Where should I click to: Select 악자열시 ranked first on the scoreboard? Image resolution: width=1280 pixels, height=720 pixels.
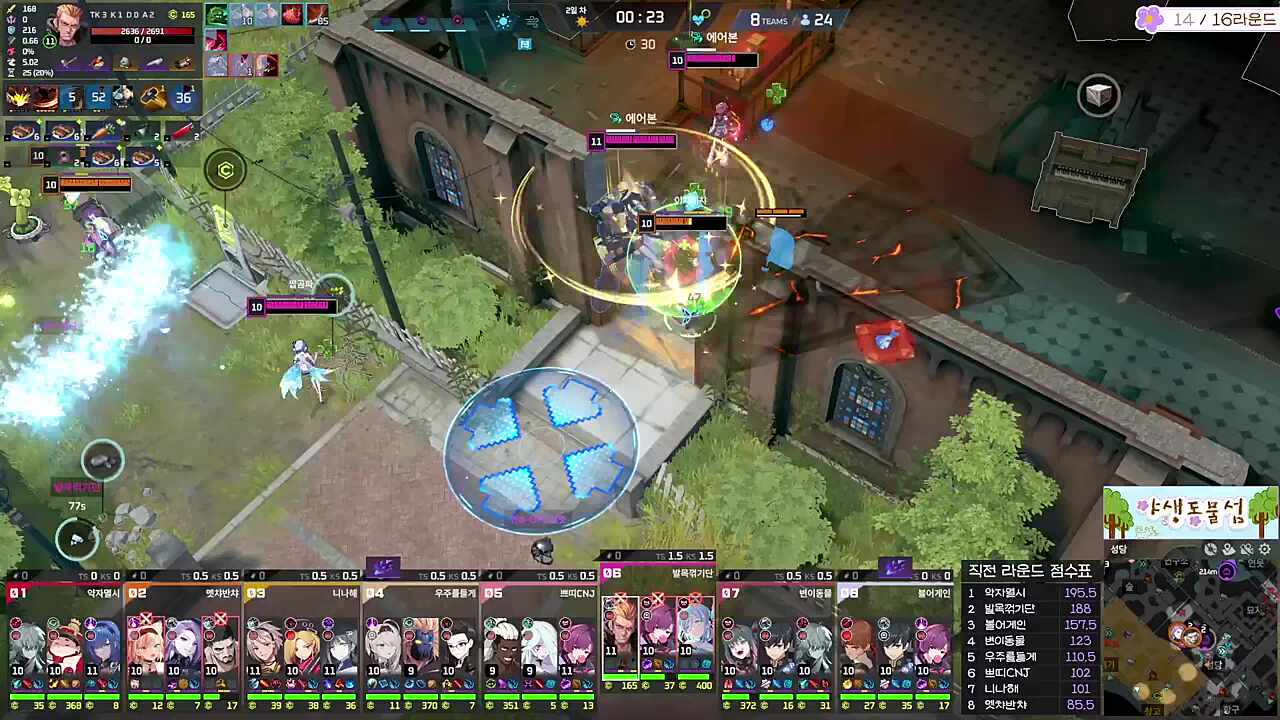(1005, 592)
